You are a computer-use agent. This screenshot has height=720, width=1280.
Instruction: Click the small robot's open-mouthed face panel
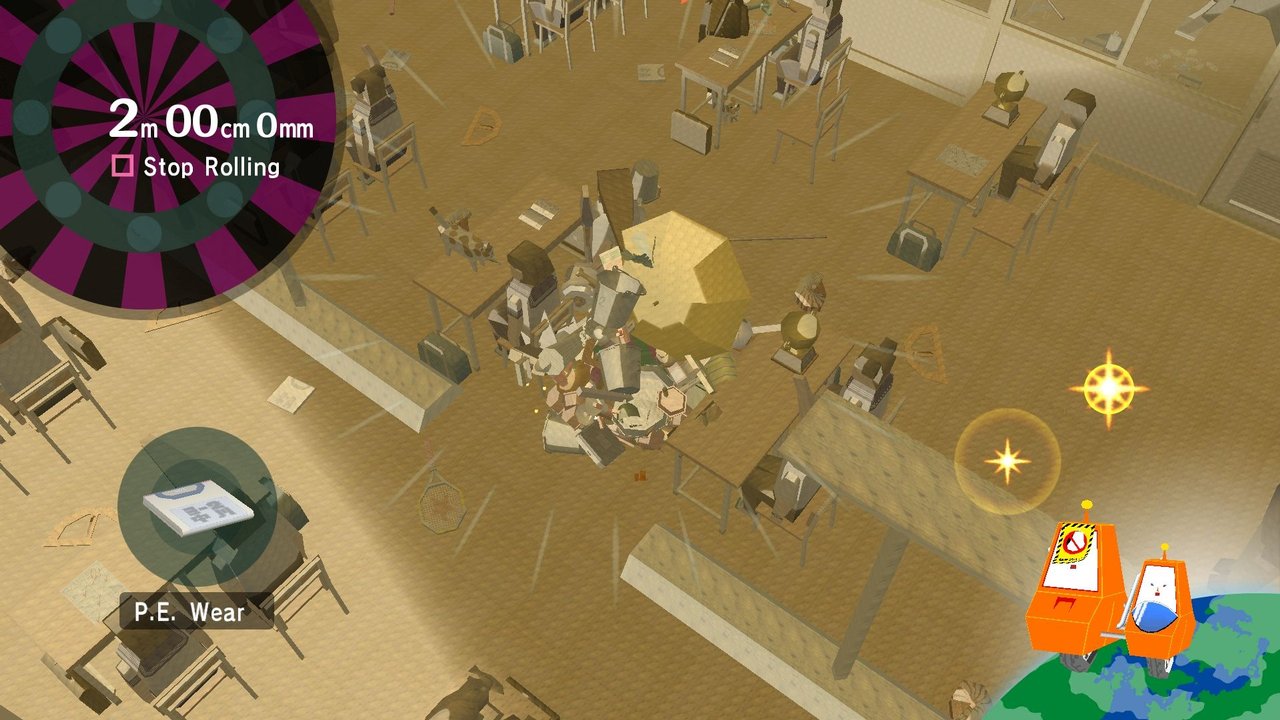[x=1156, y=587]
